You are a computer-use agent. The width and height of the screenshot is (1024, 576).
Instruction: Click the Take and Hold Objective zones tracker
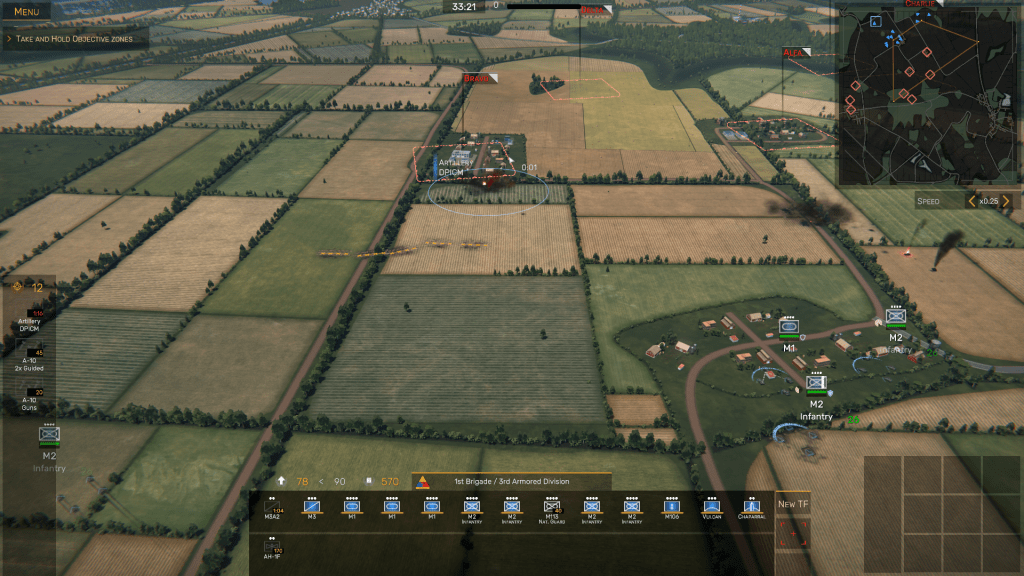pos(75,39)
